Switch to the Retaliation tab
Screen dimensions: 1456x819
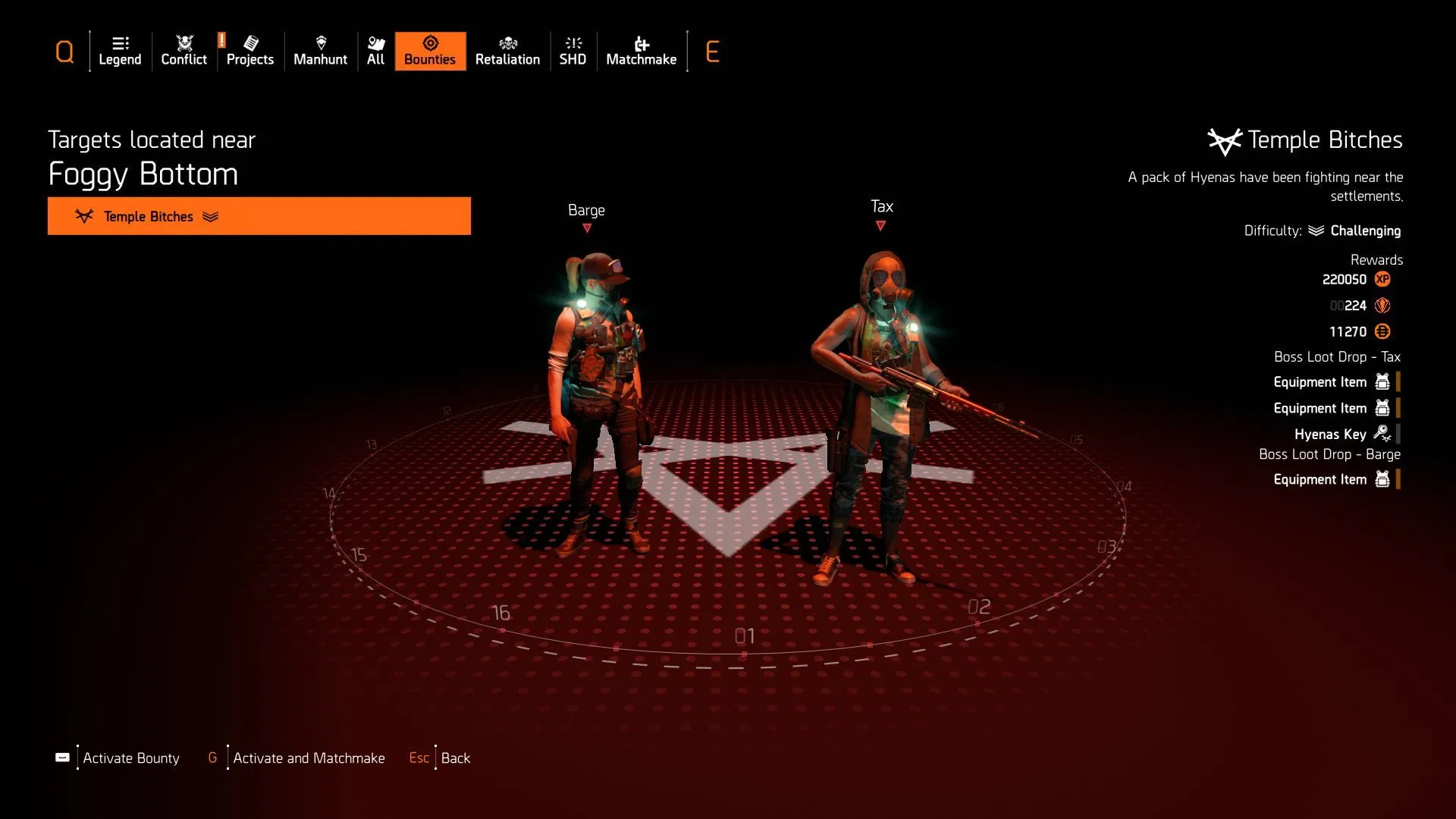507,52
